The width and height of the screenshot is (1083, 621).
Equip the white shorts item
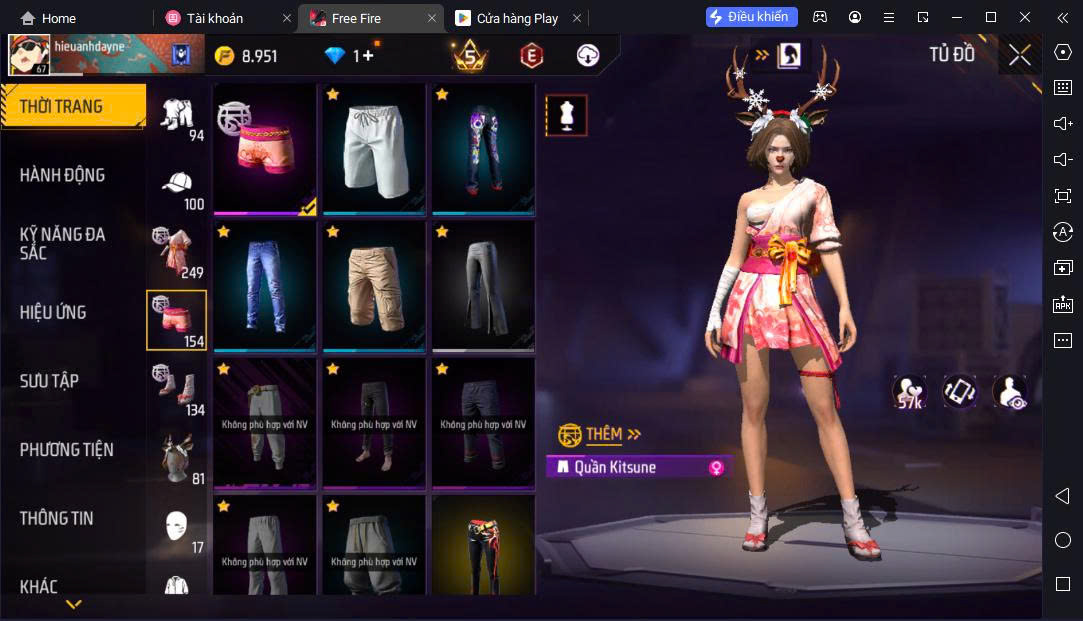click(x=374, y=149)
